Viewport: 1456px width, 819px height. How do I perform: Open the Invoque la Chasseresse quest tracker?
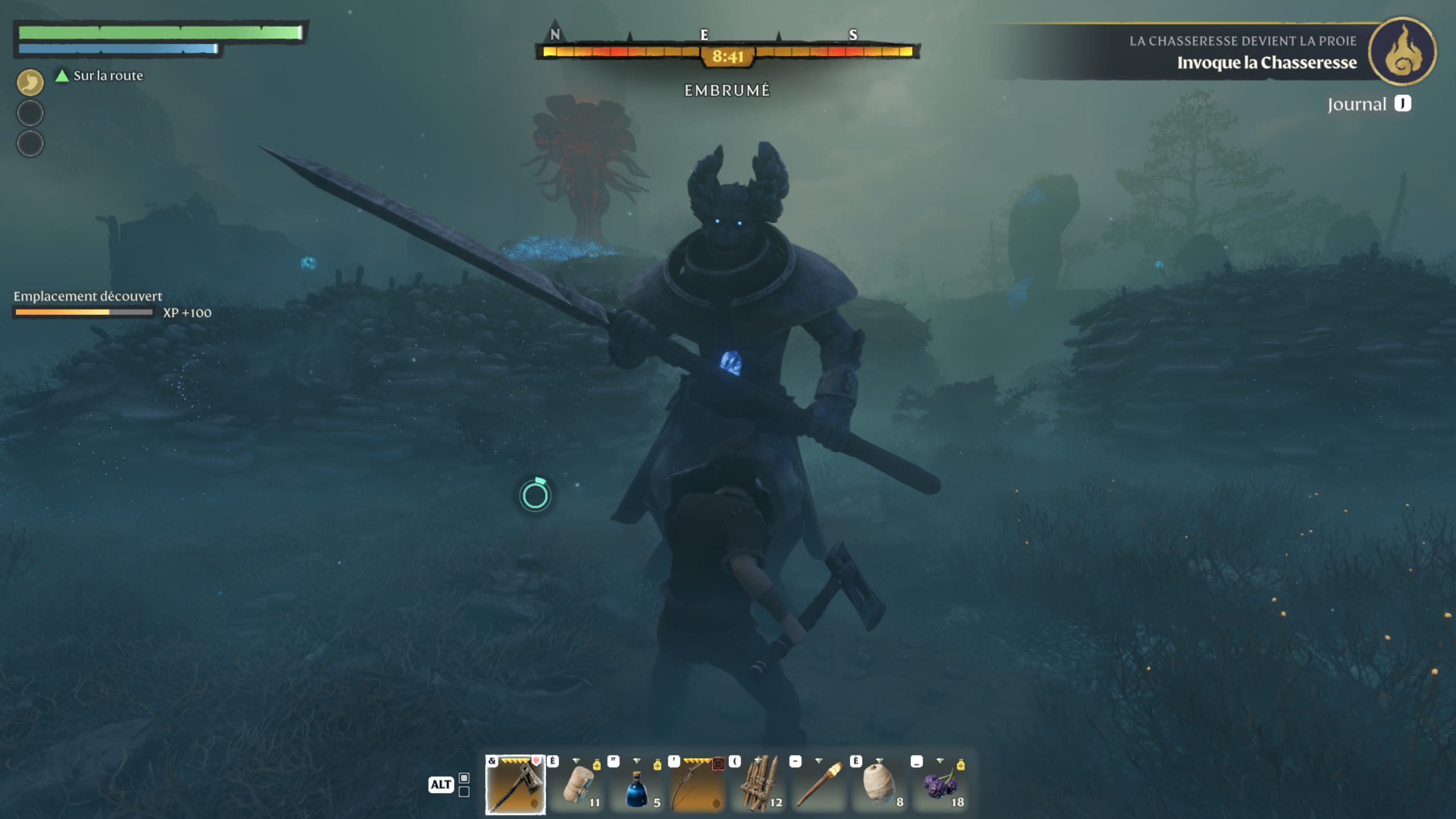coord(1266,63)
